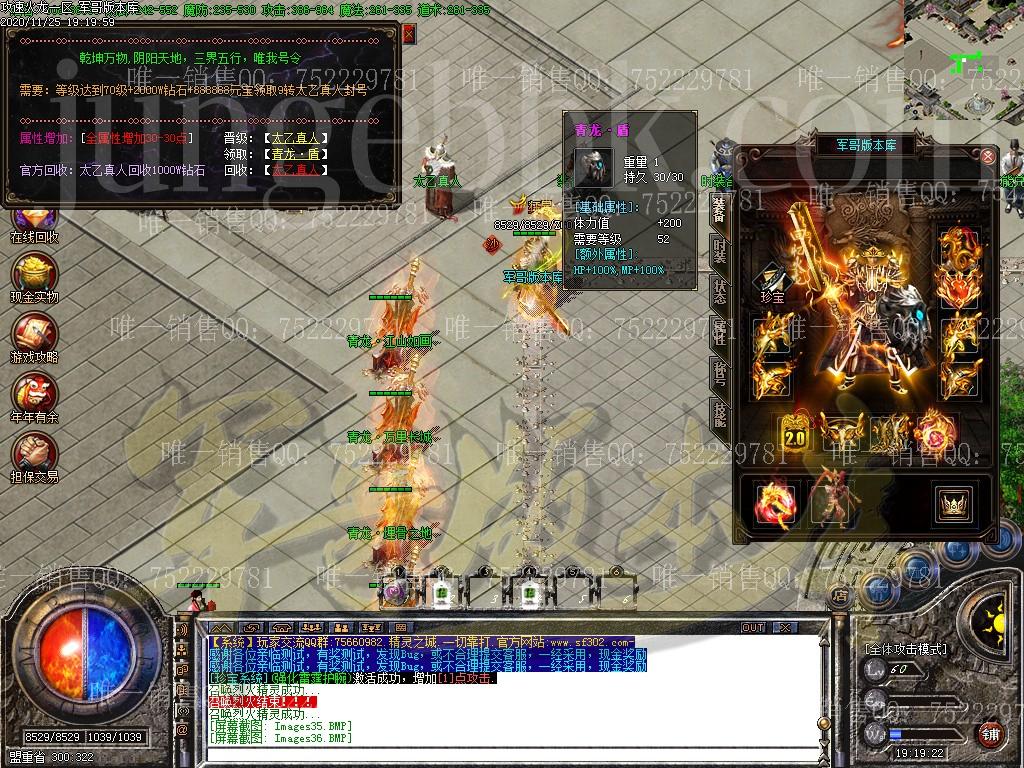
Task: Claim the 青龙·盾 reward link
Action: (x=296, y=154)
